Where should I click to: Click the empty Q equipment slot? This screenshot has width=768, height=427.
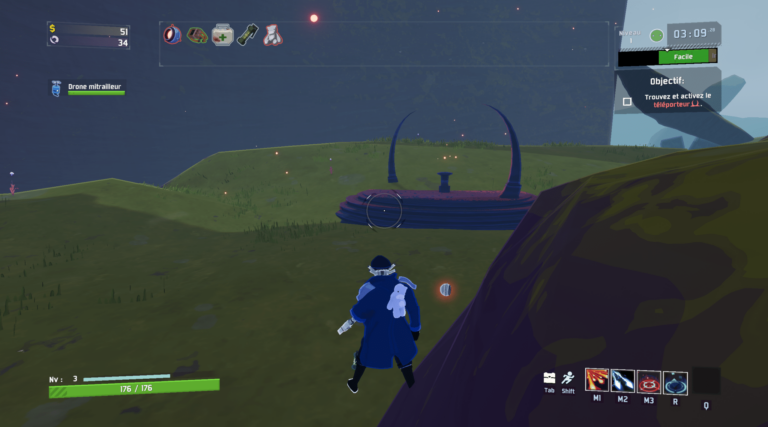pos(707,381)
